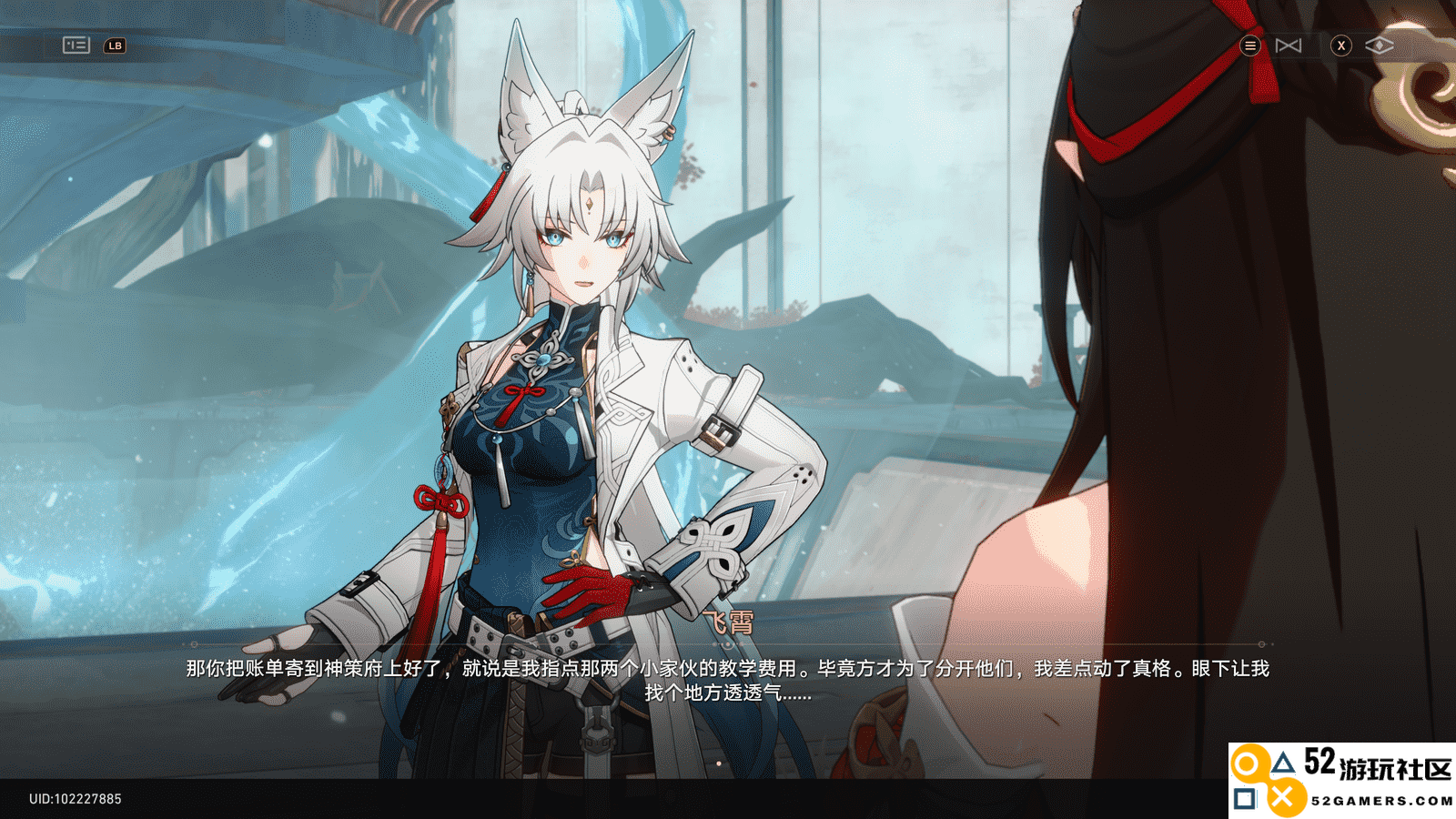Exit the conversation with the X button
1456x819 pixels.
(1340, 45)
